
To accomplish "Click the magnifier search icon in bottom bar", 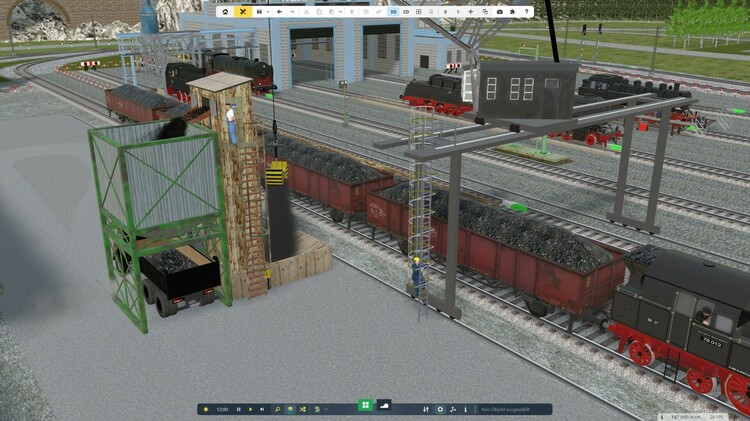I will (277, 409).
